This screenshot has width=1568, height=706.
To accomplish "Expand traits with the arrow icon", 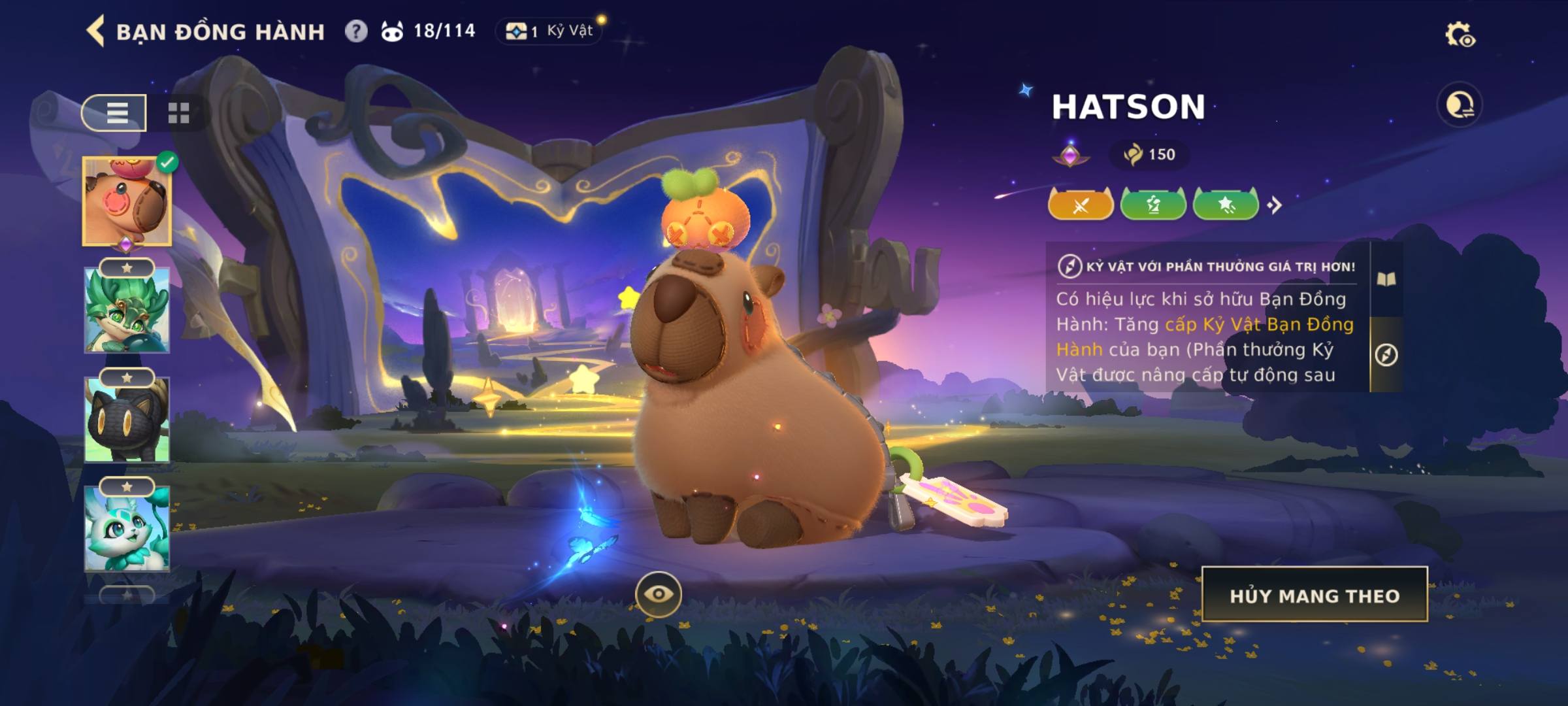I will (1274, 205).
